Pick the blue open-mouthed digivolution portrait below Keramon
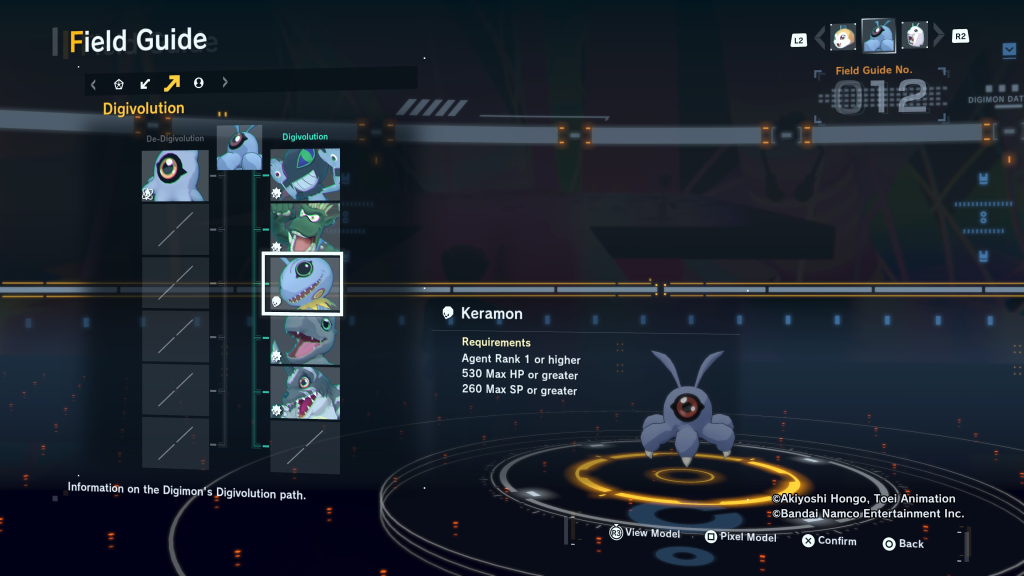Screen dimensions: 1024x576 (x=305, y=337)
